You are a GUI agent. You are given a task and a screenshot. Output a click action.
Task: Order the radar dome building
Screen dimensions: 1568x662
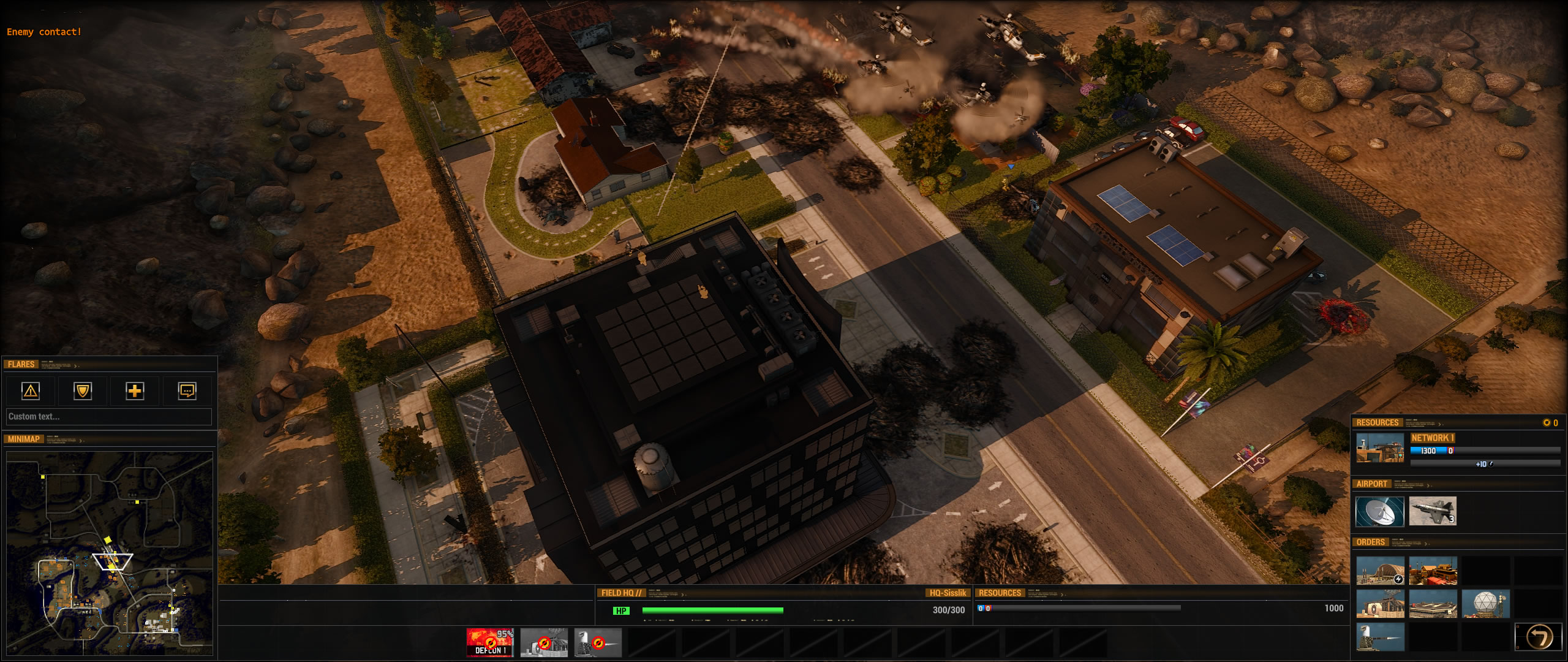pyautogui.click(x=1485, y=604)
